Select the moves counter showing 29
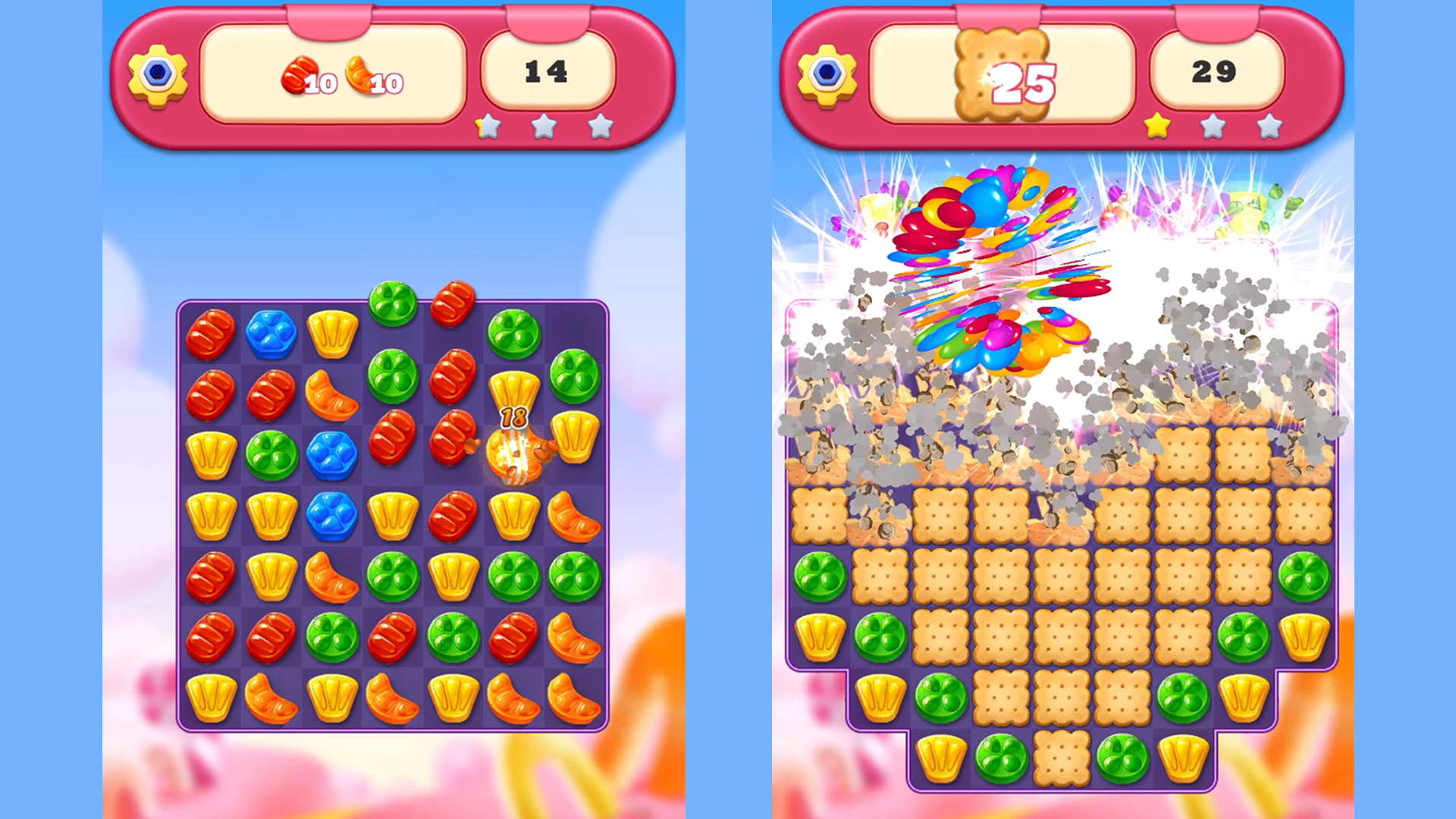1456x819 pixels. click(x=1216, y=70)
